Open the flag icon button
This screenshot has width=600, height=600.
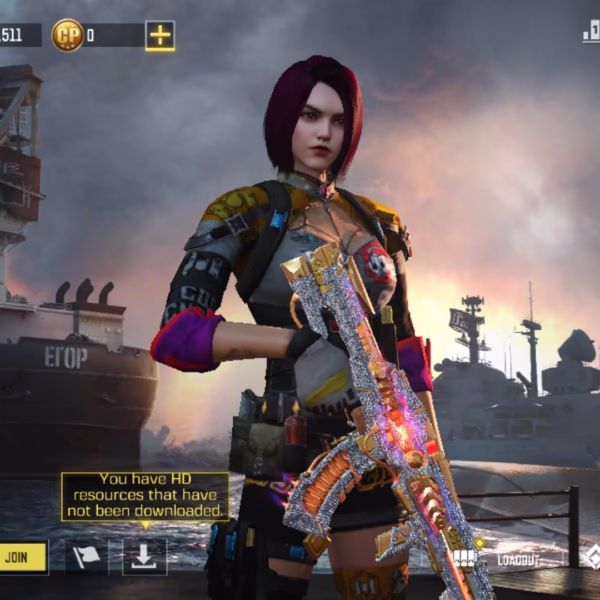pyautogui.click(x=87, y=557)
